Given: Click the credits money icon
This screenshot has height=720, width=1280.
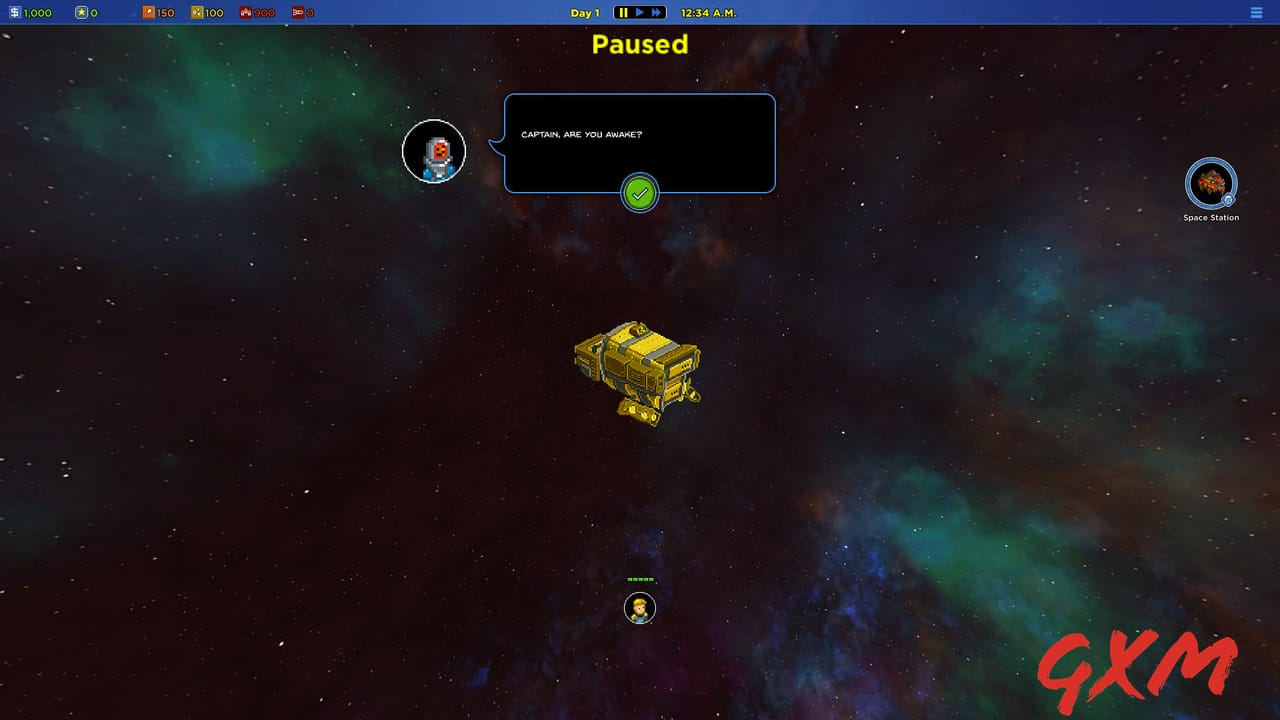Looking at the screenshot, I should (x=15, y=12).
